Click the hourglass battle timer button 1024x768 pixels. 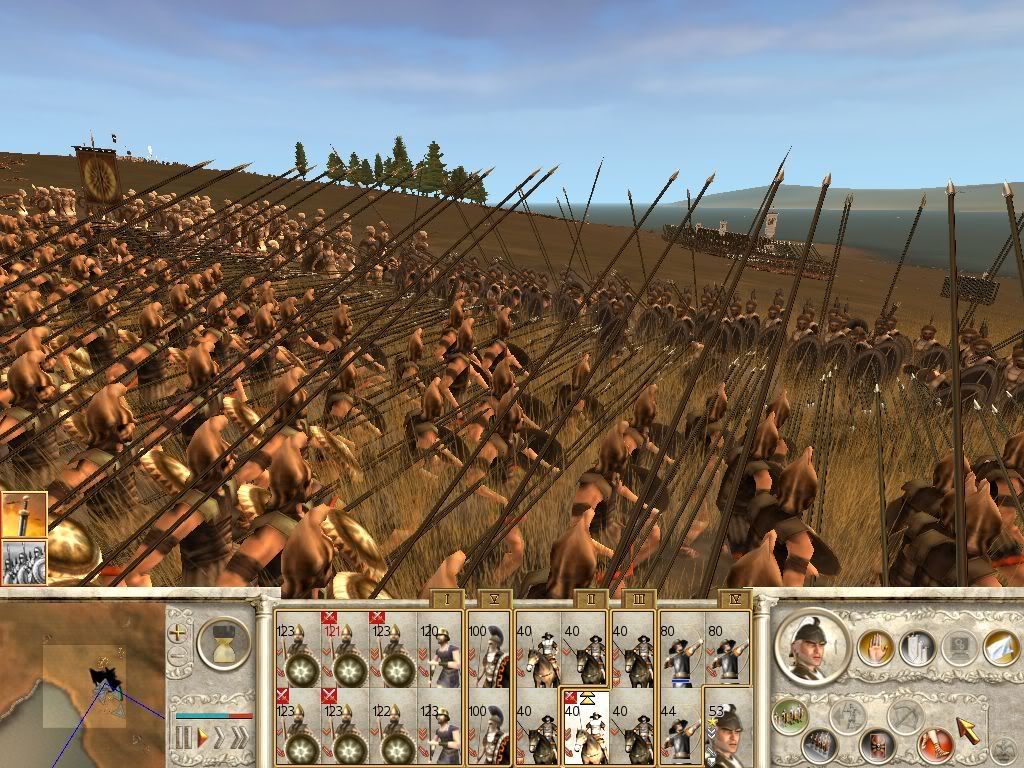click(224, 641)
